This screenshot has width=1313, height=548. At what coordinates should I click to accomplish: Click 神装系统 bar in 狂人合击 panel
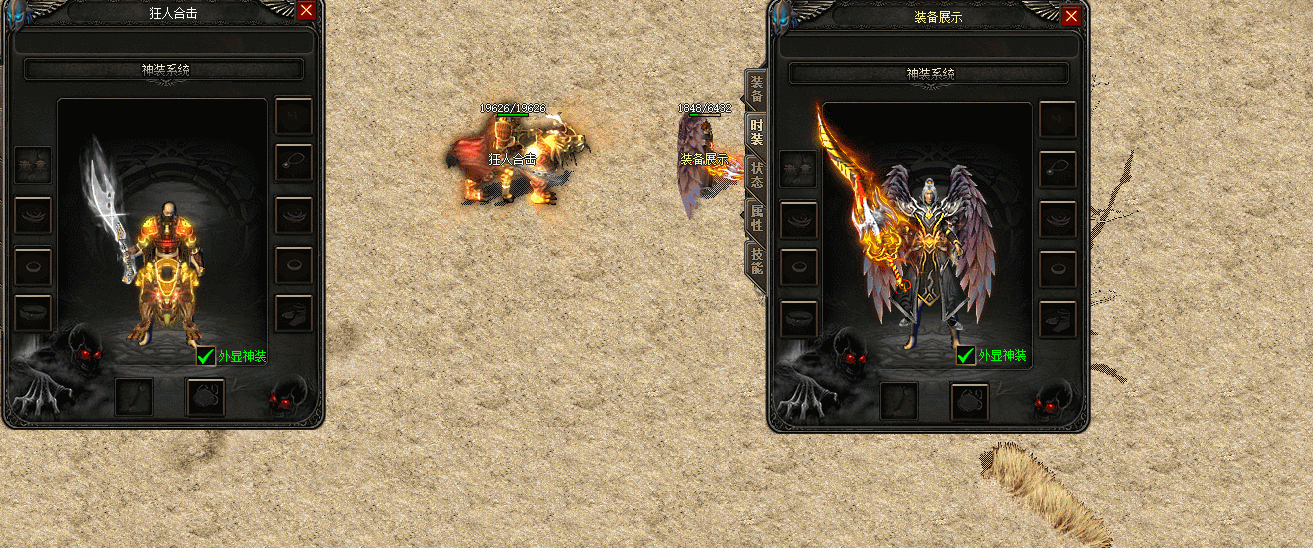tap(164, 70)
